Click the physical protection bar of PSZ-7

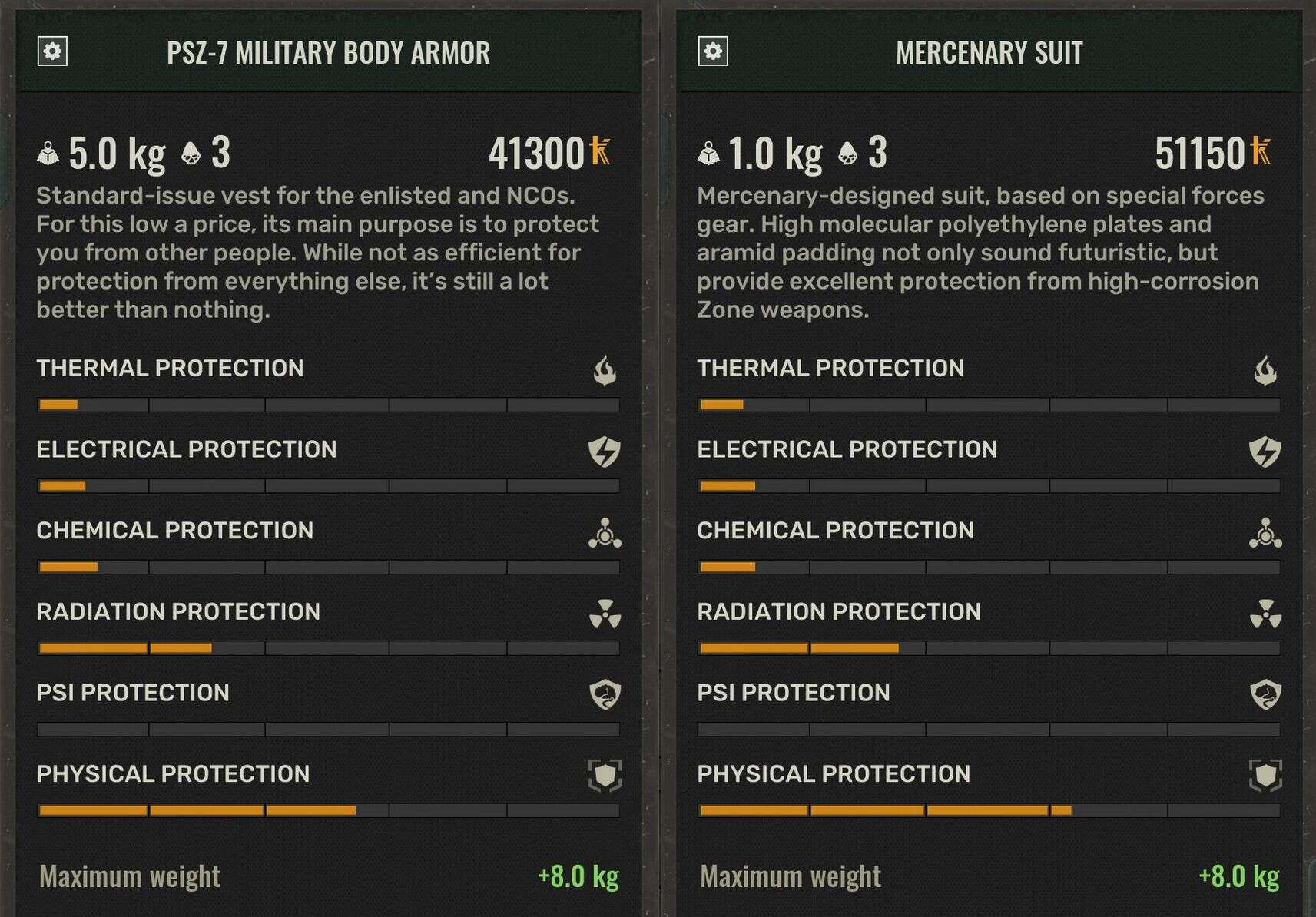329,810
